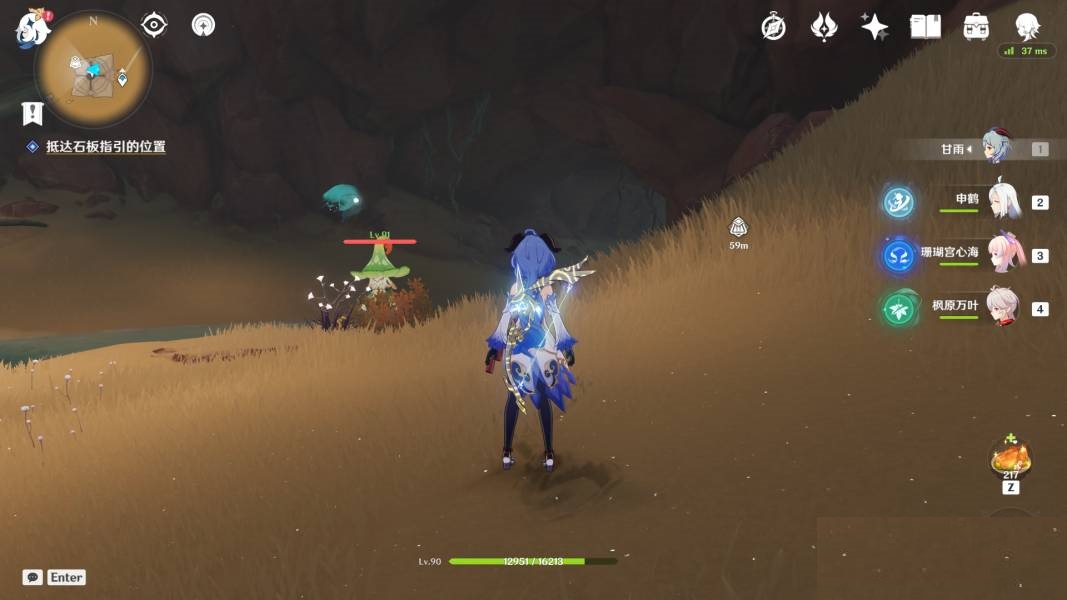The image size is (1067, 600).
Task: Switch to party member 枫原万叶
Action: [x=1003, y=307]
